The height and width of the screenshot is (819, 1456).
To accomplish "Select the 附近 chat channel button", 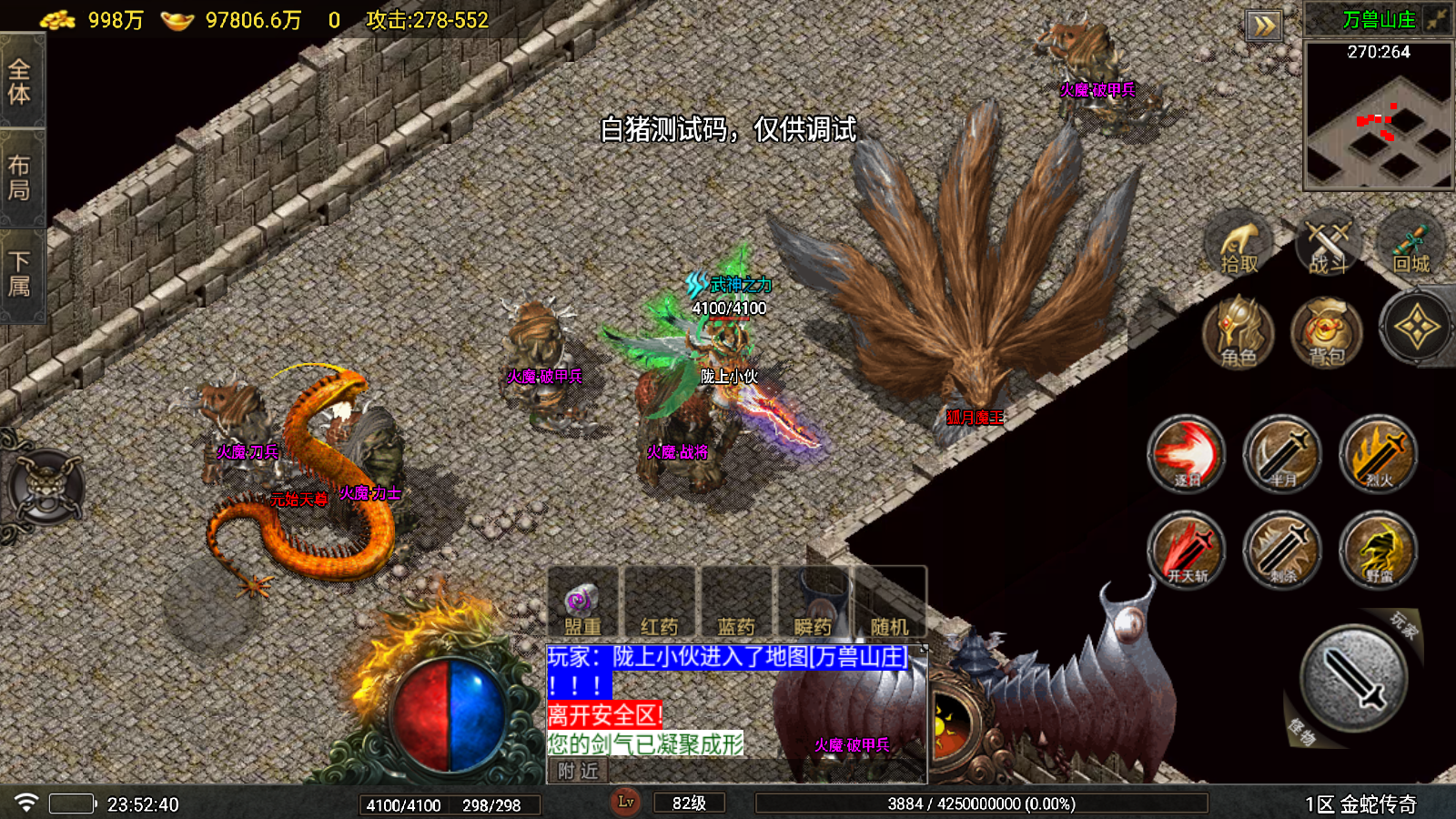I will coord(578,771).
